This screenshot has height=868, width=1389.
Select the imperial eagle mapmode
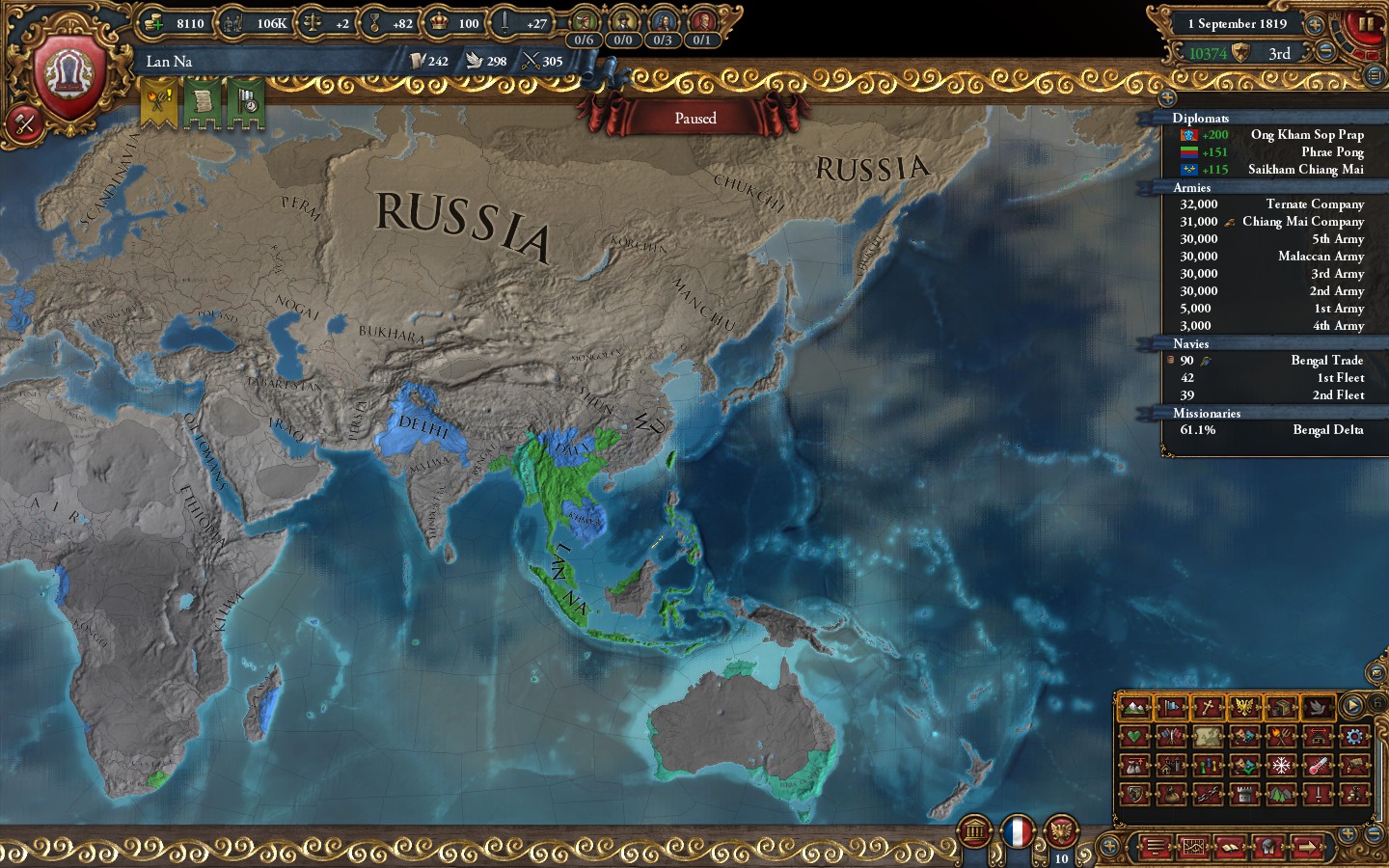click(x=1243, y=707)
